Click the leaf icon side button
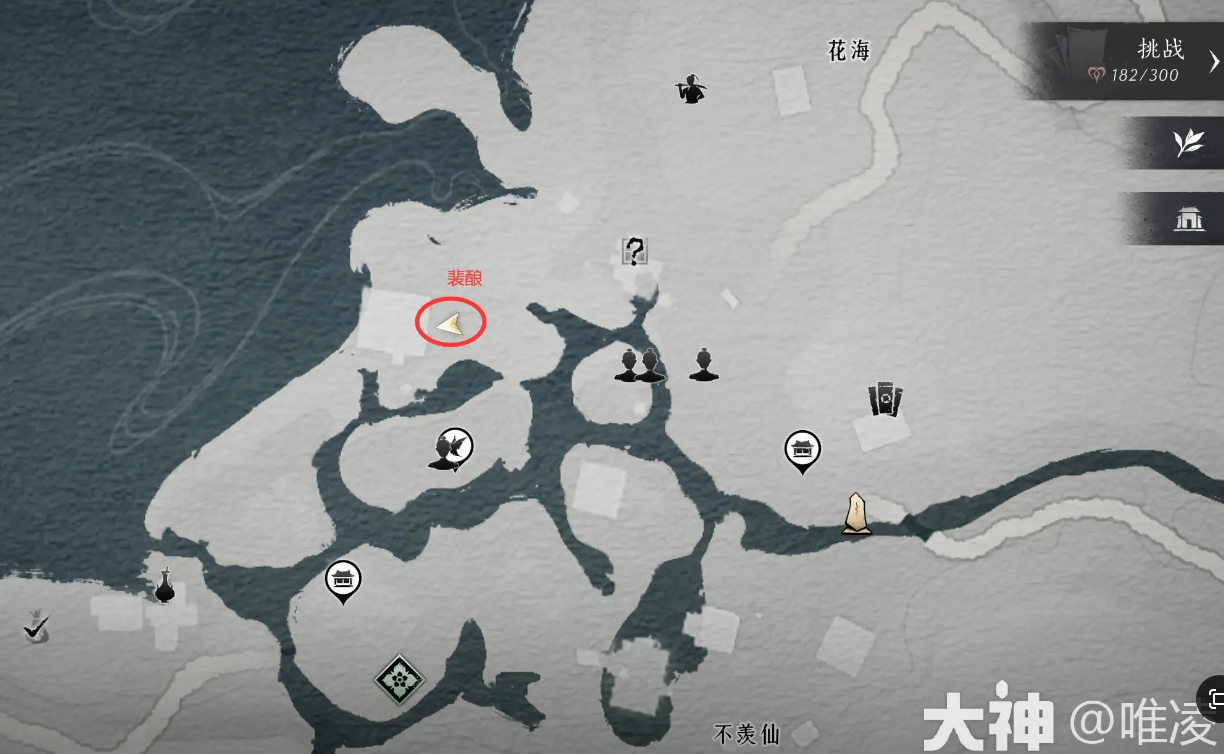 [1188, 144]
